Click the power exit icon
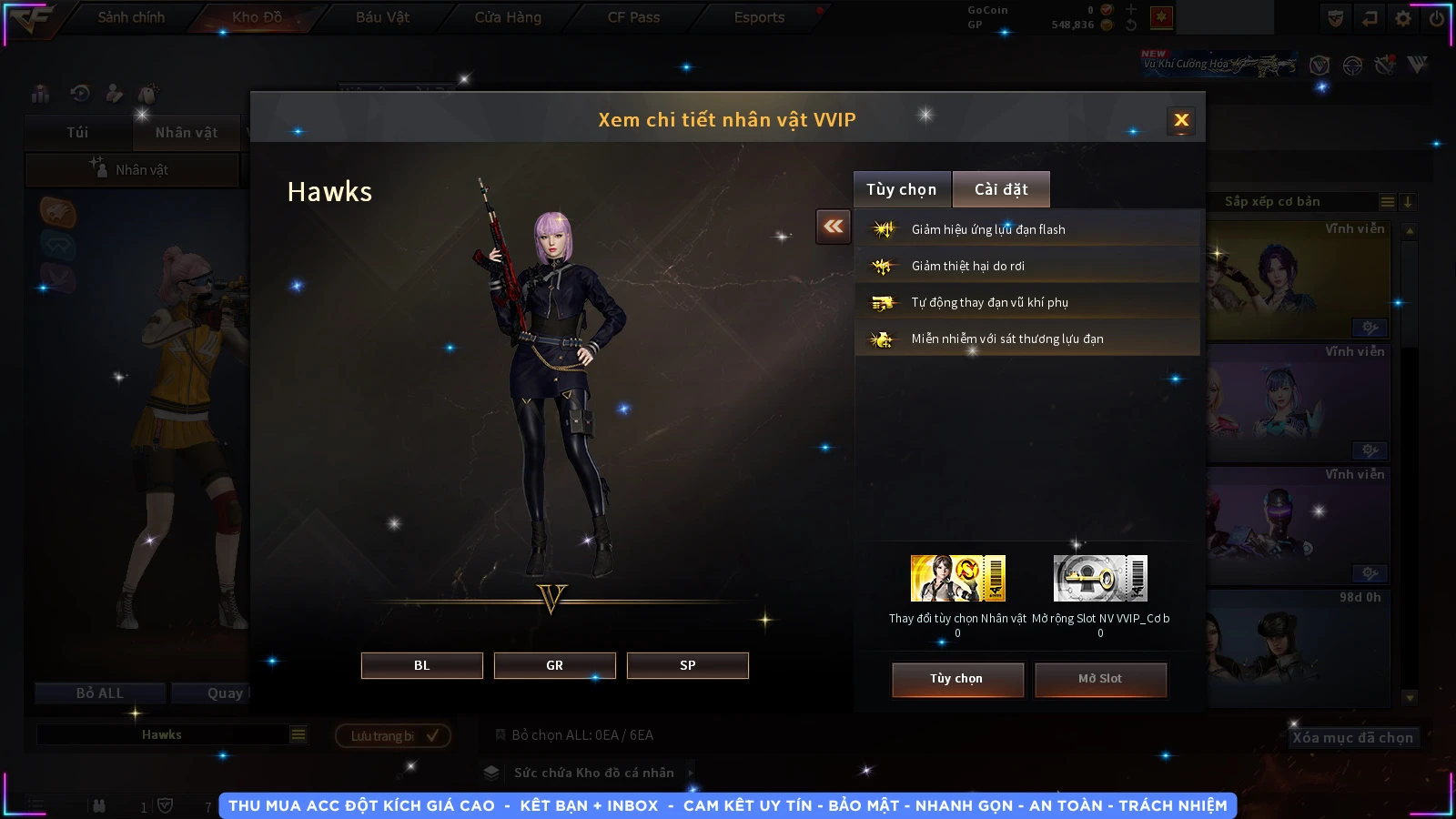 point(1437,18)
